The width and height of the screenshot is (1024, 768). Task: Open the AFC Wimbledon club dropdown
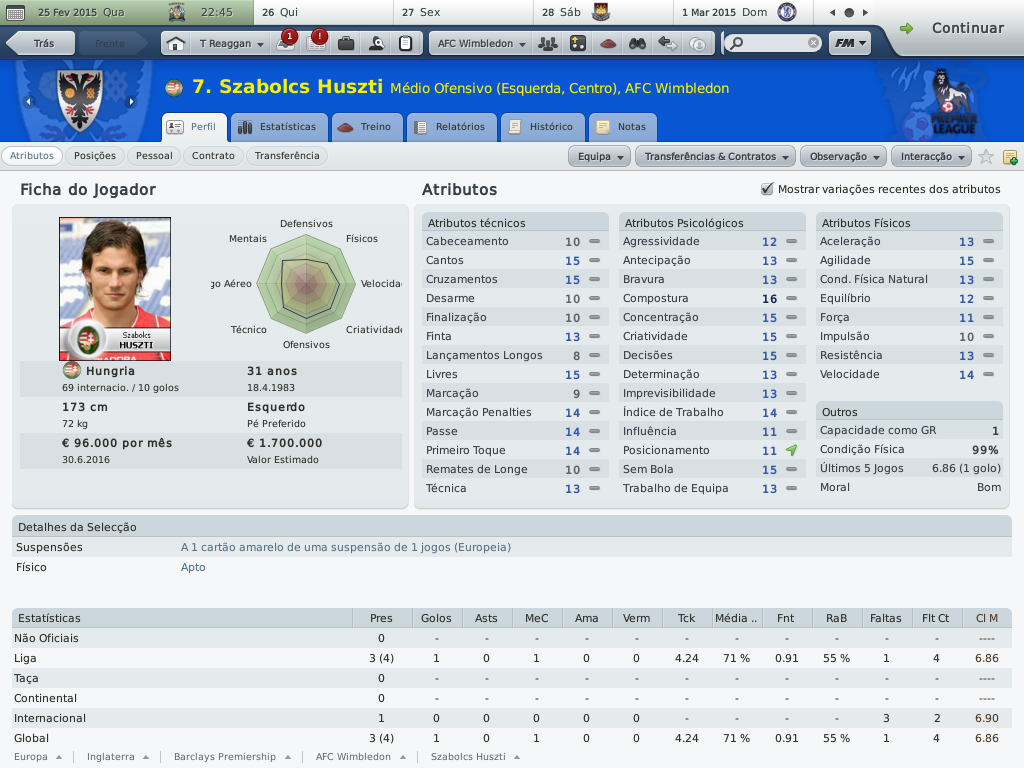pos(481,44)
